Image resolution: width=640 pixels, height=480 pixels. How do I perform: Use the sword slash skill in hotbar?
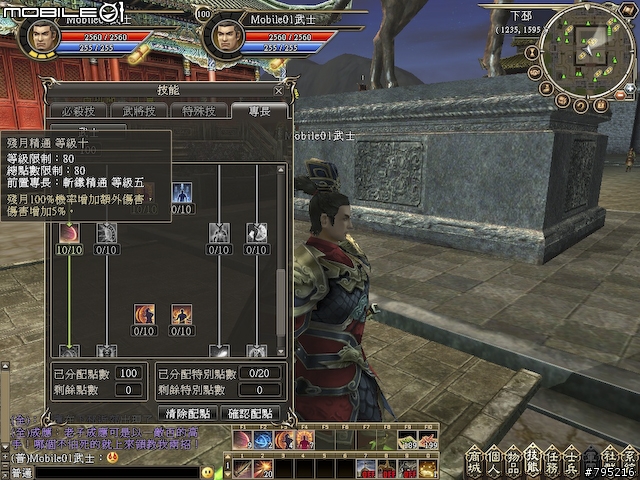(242, 470)
